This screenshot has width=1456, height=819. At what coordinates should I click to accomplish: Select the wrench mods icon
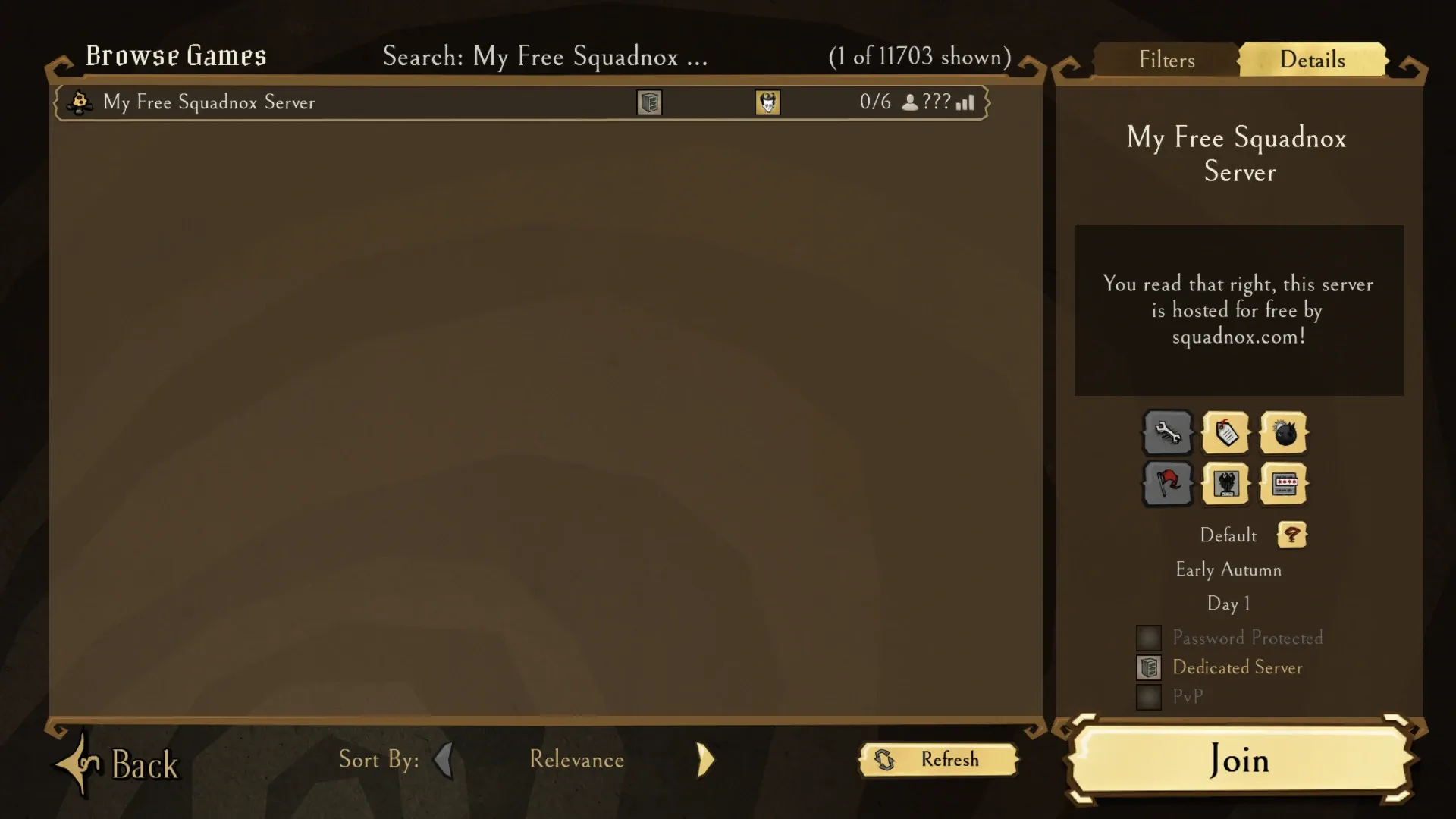(x=1168, y=433)
